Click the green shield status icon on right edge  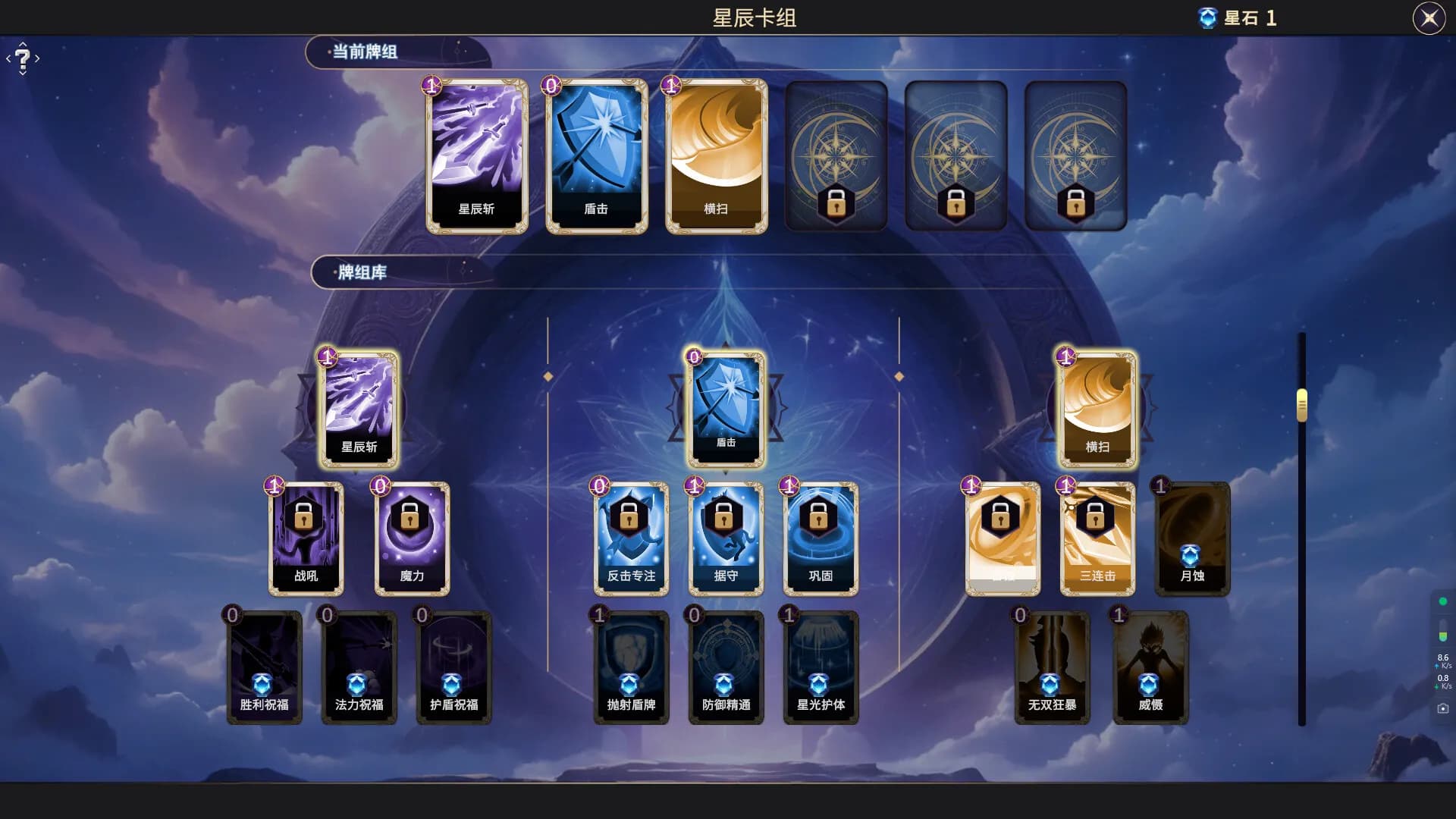pos(1442,601)
